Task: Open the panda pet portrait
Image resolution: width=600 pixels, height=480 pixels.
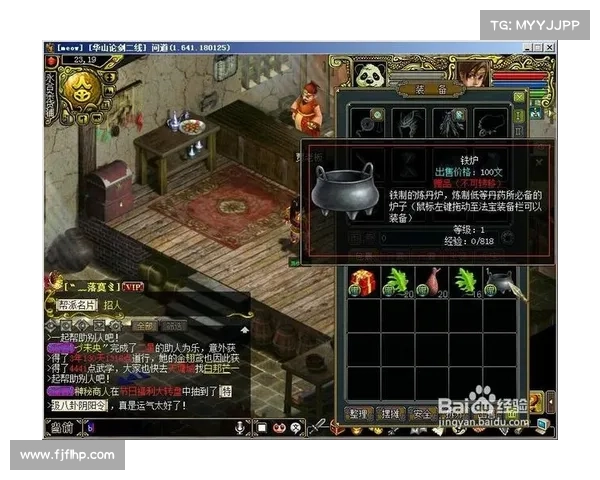Action: coord(370,75)
